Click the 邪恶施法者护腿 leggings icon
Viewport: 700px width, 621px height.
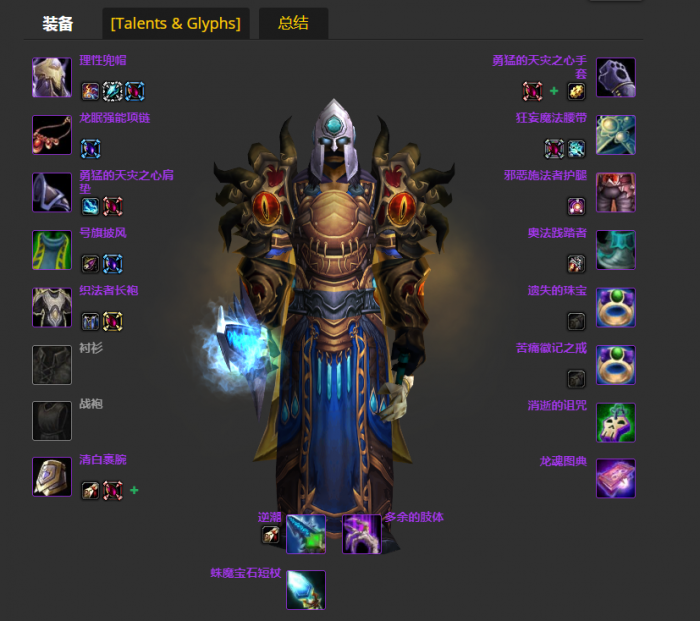(x=616, y=192)
